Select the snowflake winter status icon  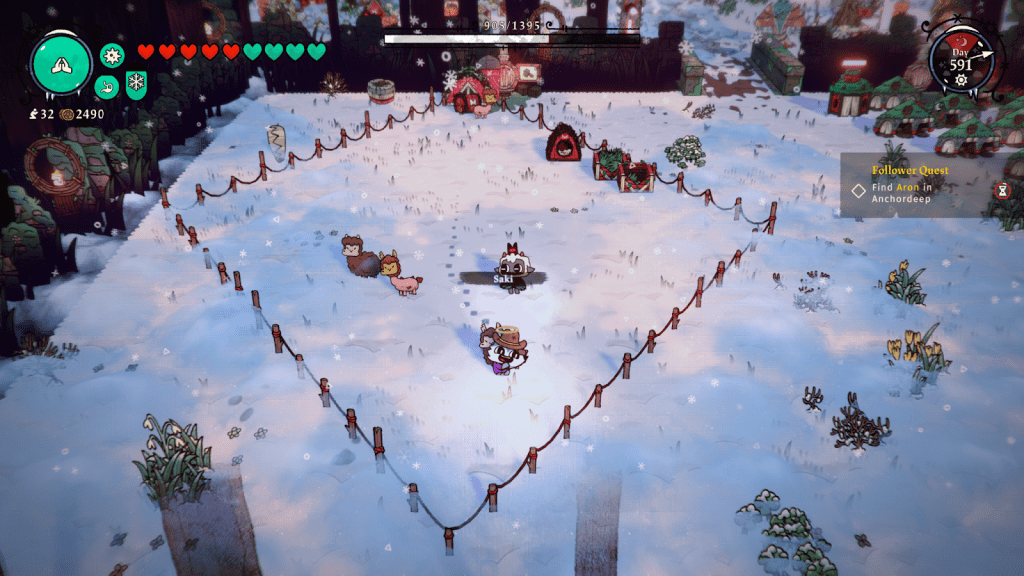click(x=135, y=82)
